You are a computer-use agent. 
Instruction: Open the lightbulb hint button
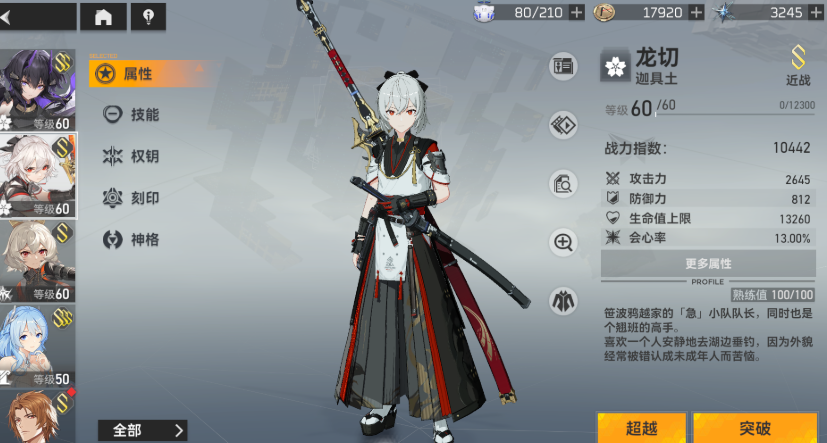point(149,16)
